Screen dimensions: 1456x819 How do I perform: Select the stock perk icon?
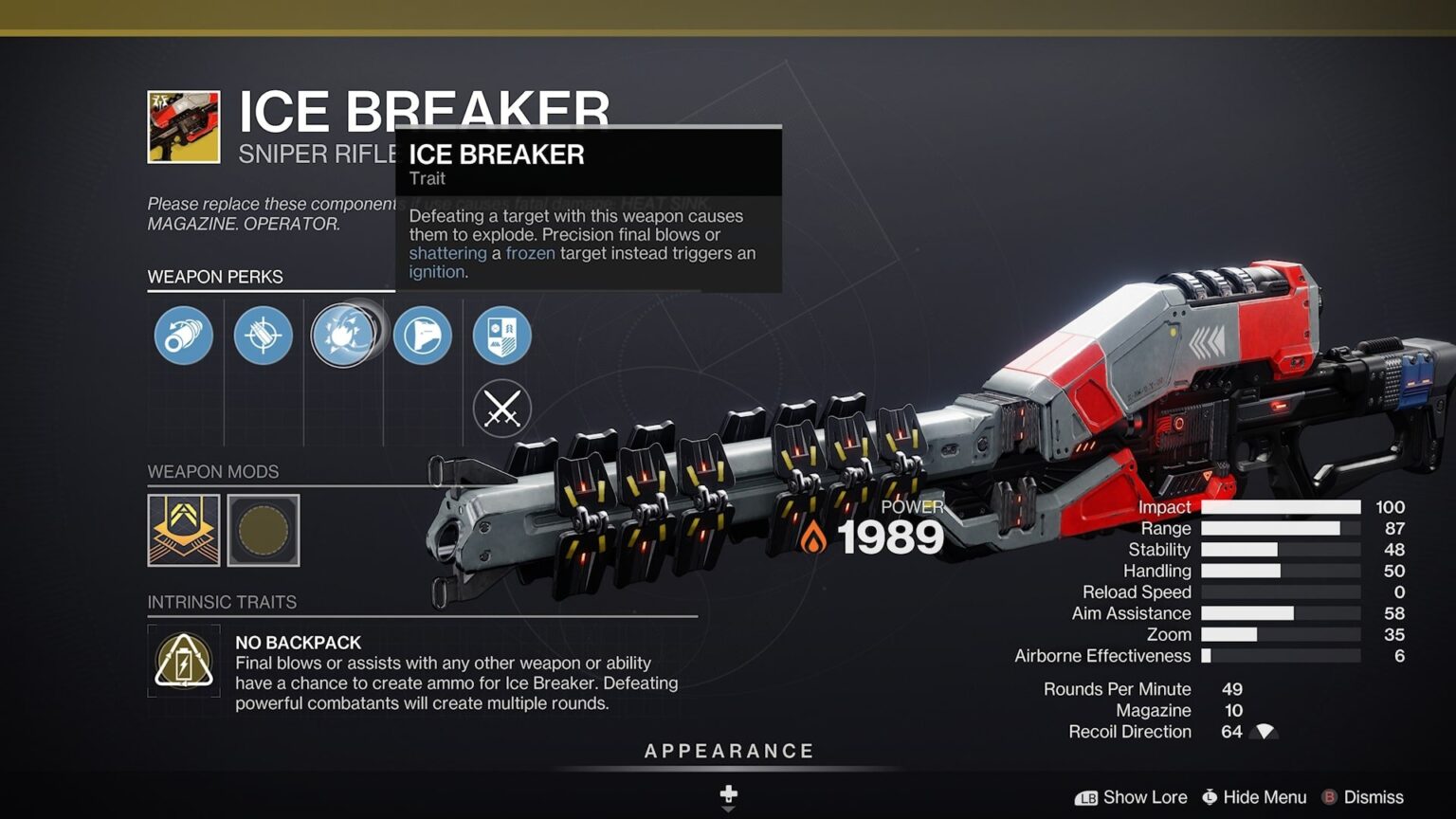point(423,337)
